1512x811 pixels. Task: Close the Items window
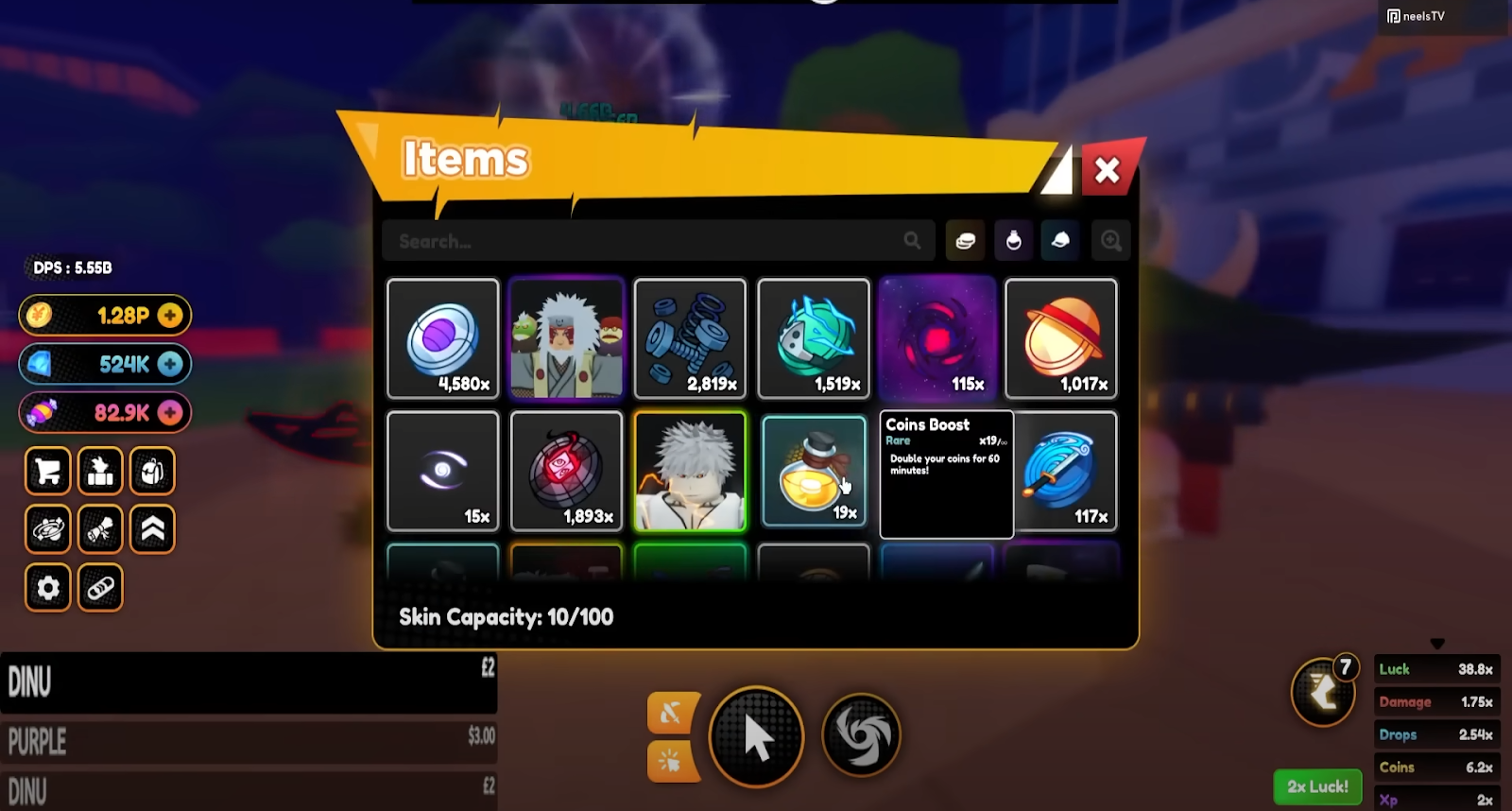click(1107, 170)
